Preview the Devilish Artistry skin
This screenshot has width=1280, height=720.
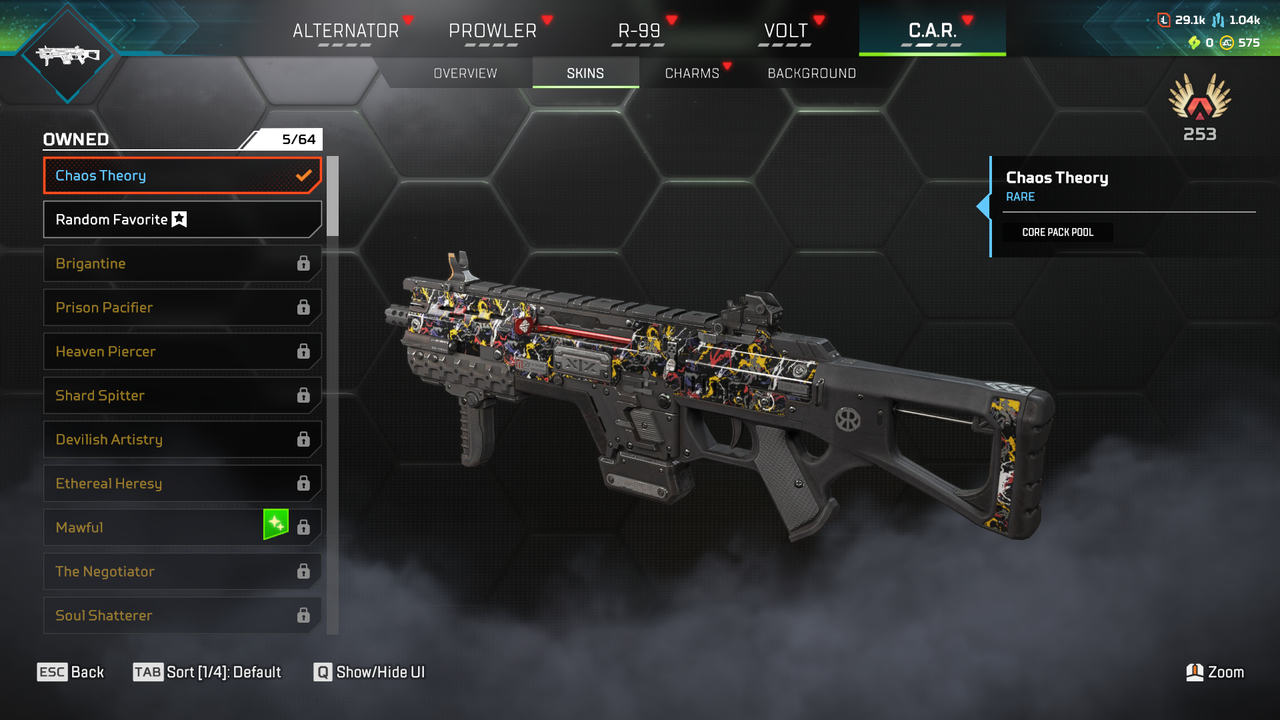182,440
